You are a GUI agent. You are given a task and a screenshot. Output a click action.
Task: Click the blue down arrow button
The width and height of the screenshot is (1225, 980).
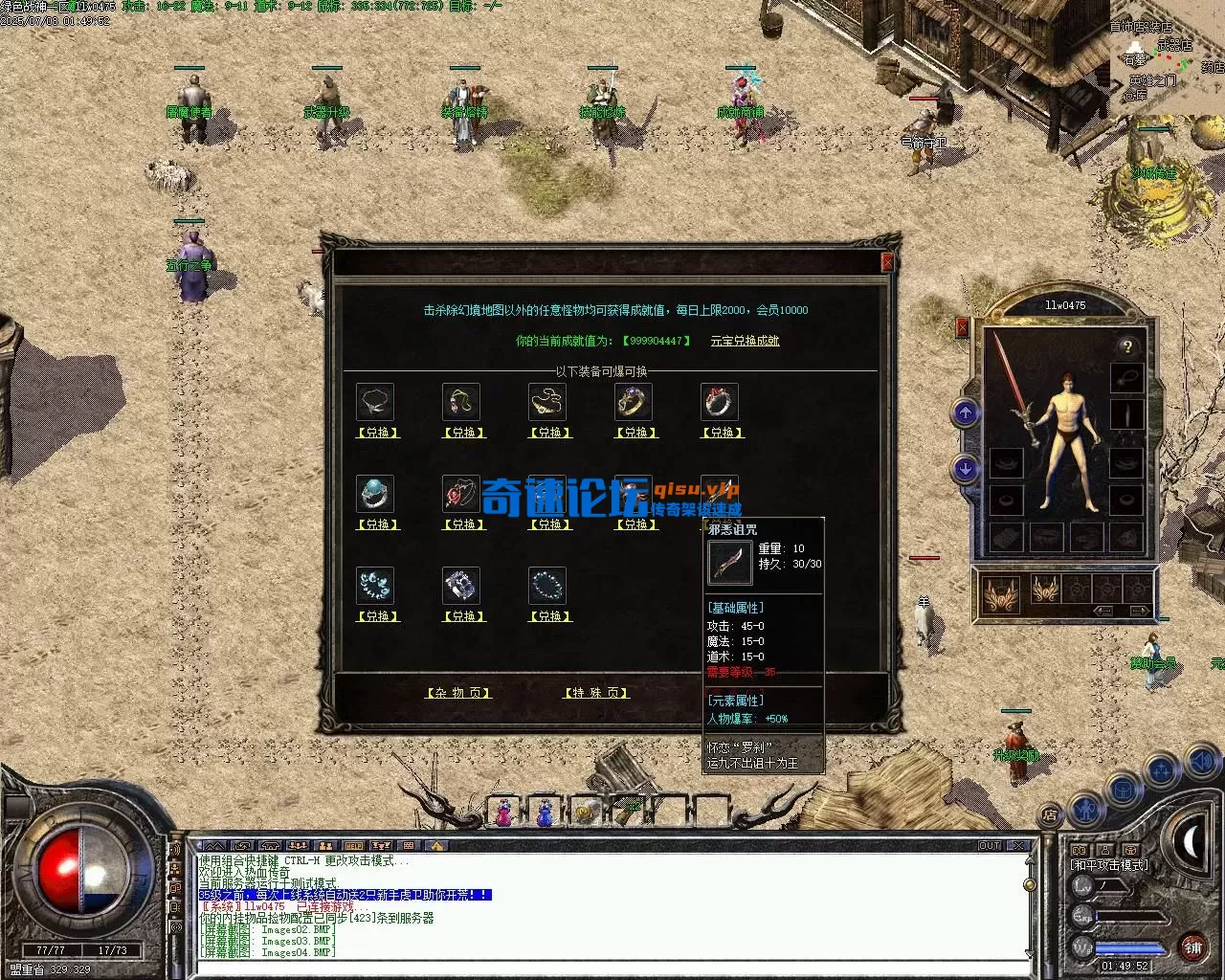pyautogui.click(x=966, y=469)
